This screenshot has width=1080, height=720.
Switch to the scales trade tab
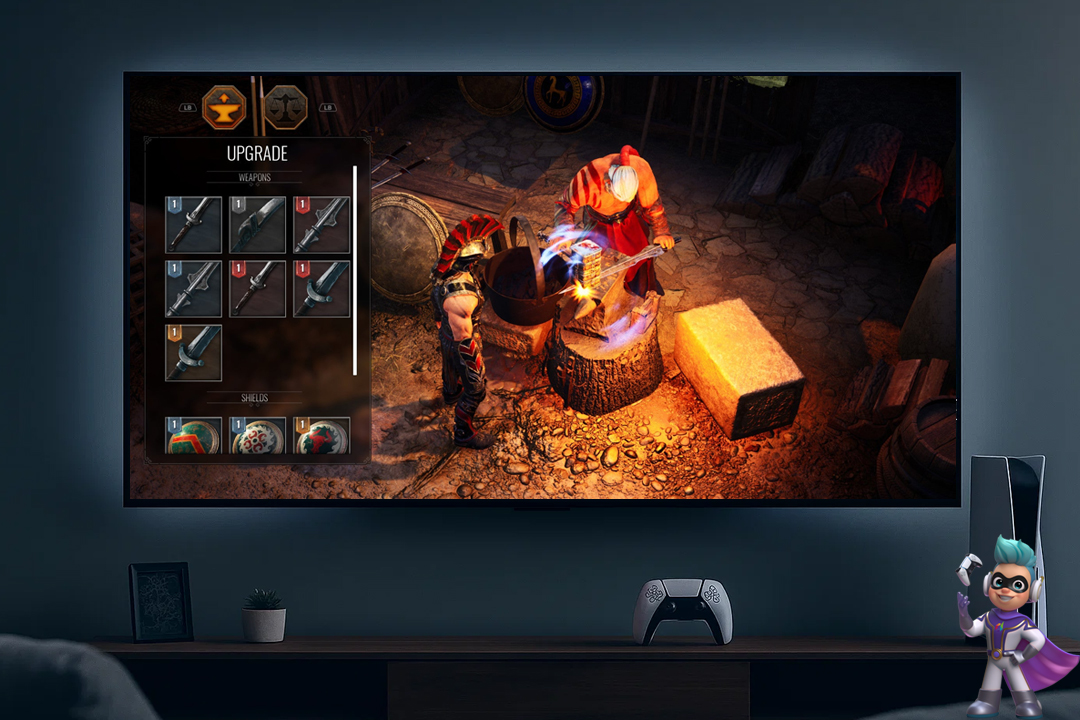pyautogui.click(x=285, y=107)
